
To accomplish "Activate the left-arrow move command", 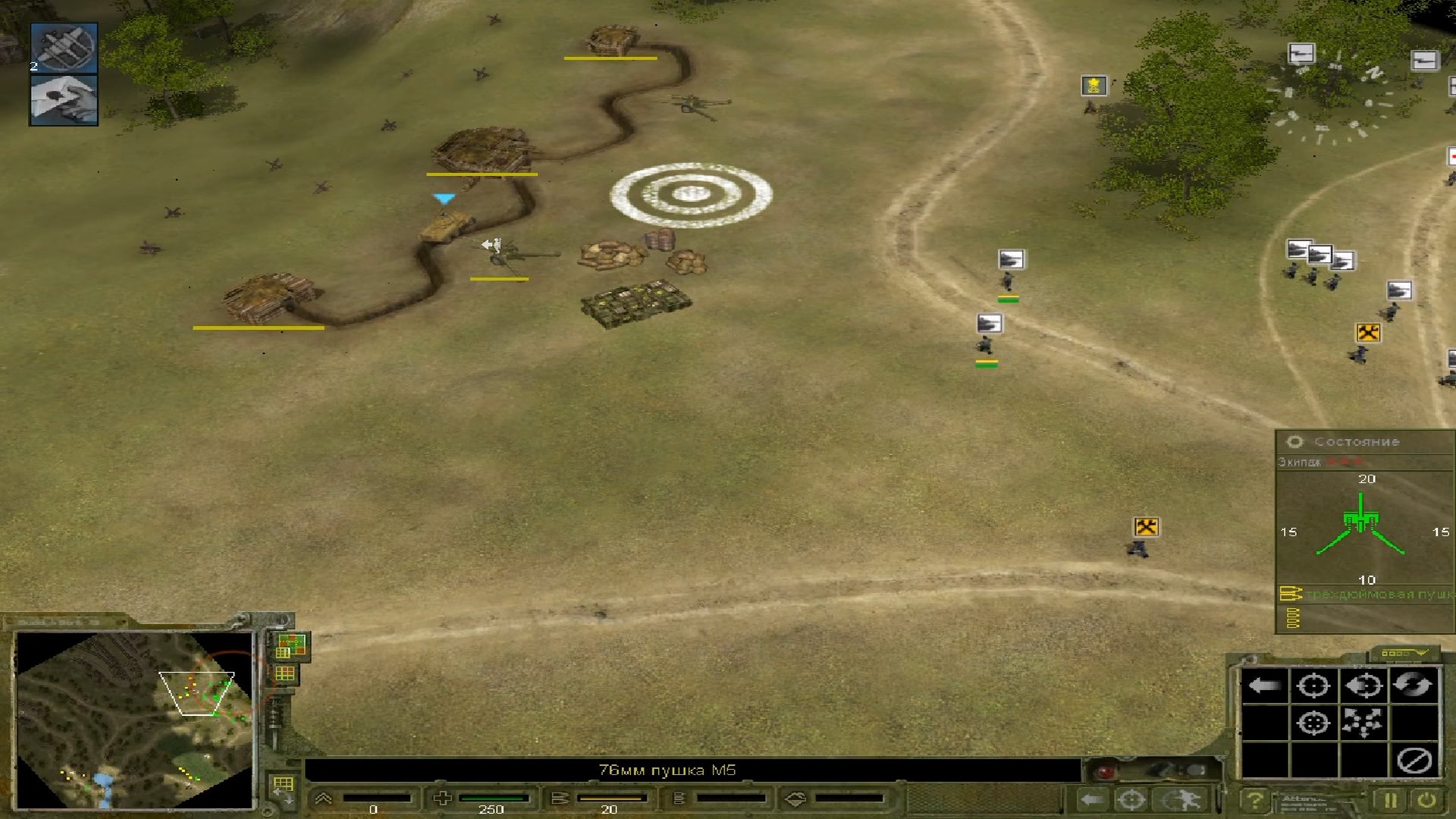I will coord(1264,686).
